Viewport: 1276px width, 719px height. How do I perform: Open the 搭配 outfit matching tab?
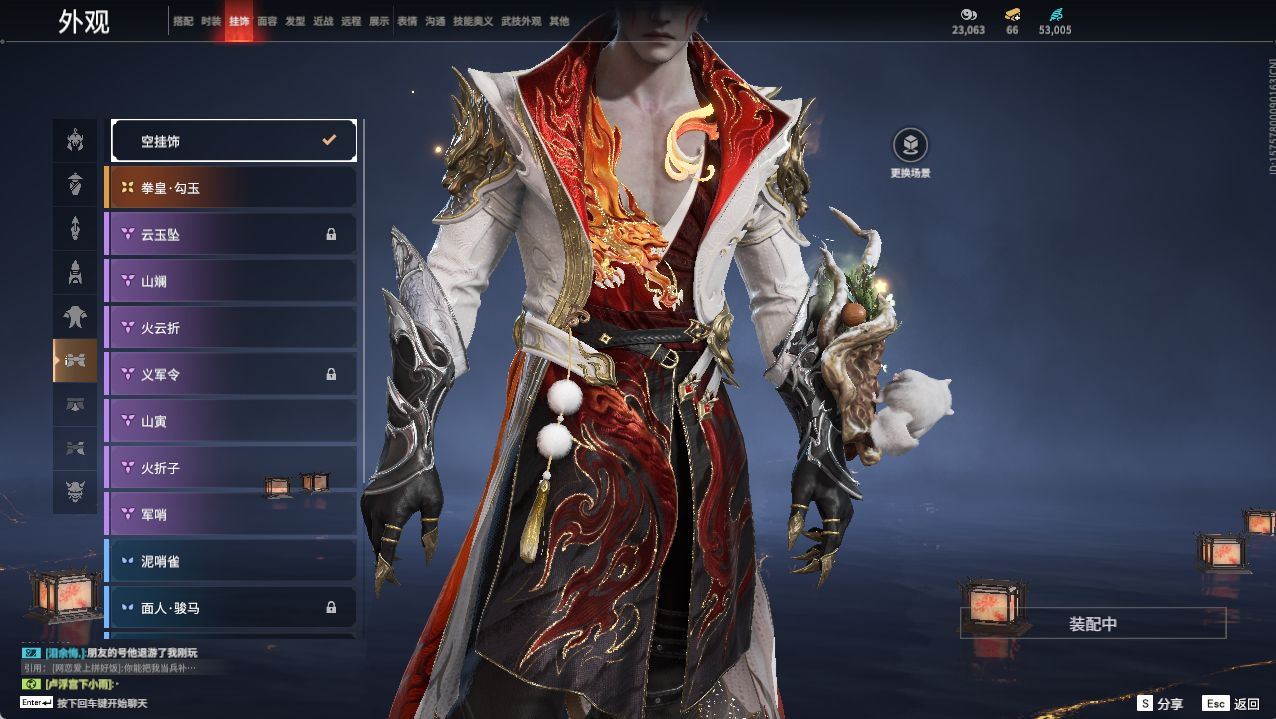183,21
